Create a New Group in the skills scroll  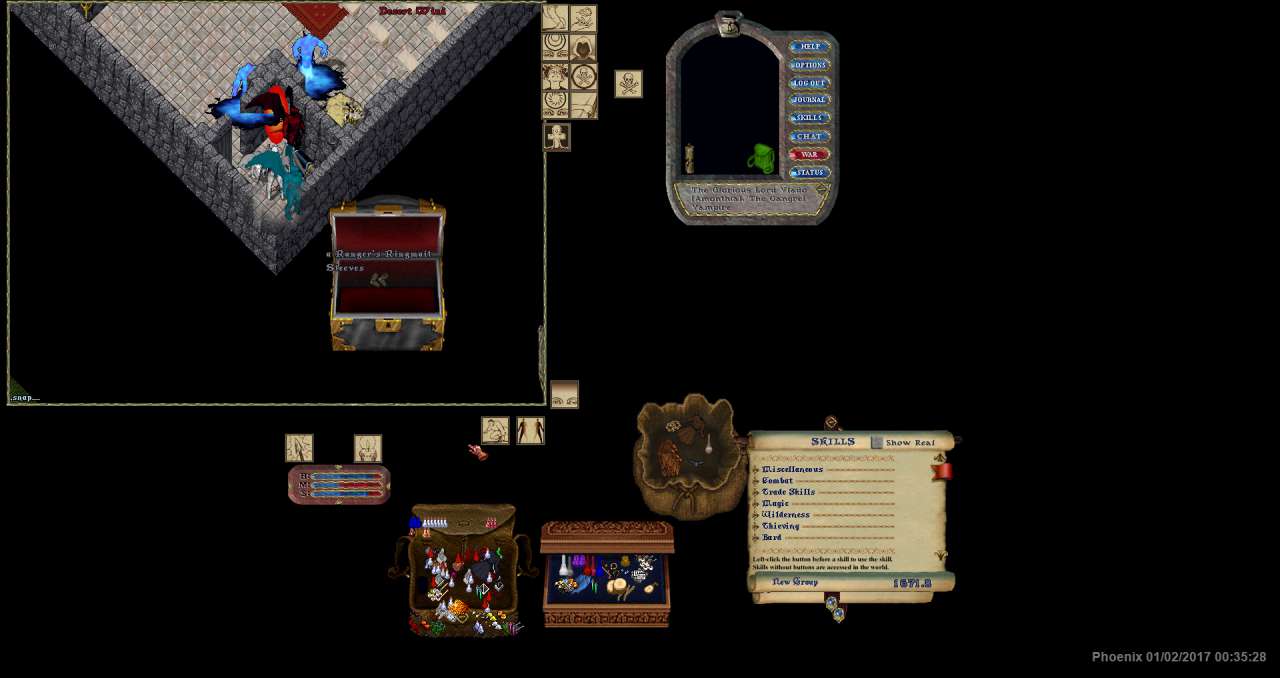pos(795,582)
